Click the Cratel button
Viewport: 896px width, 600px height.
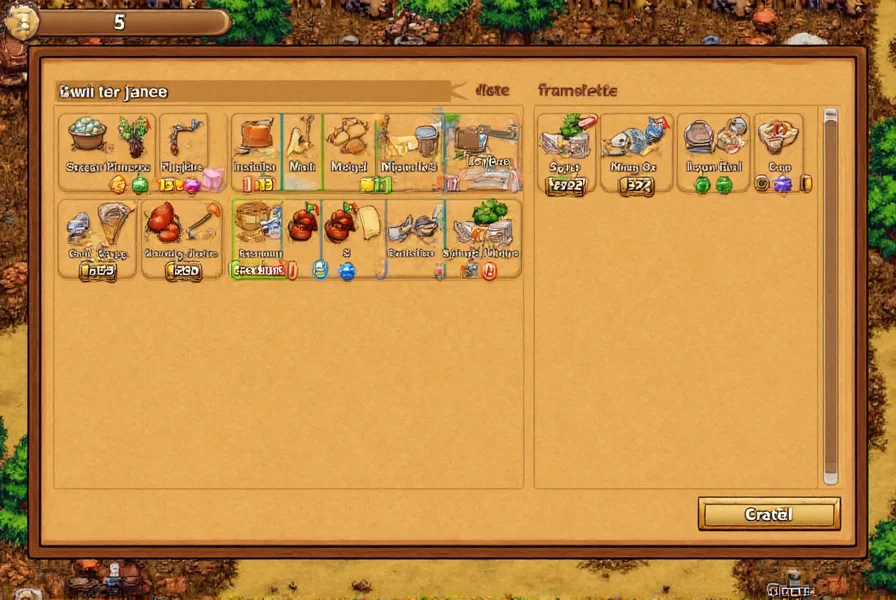click(x=768, y=514)
